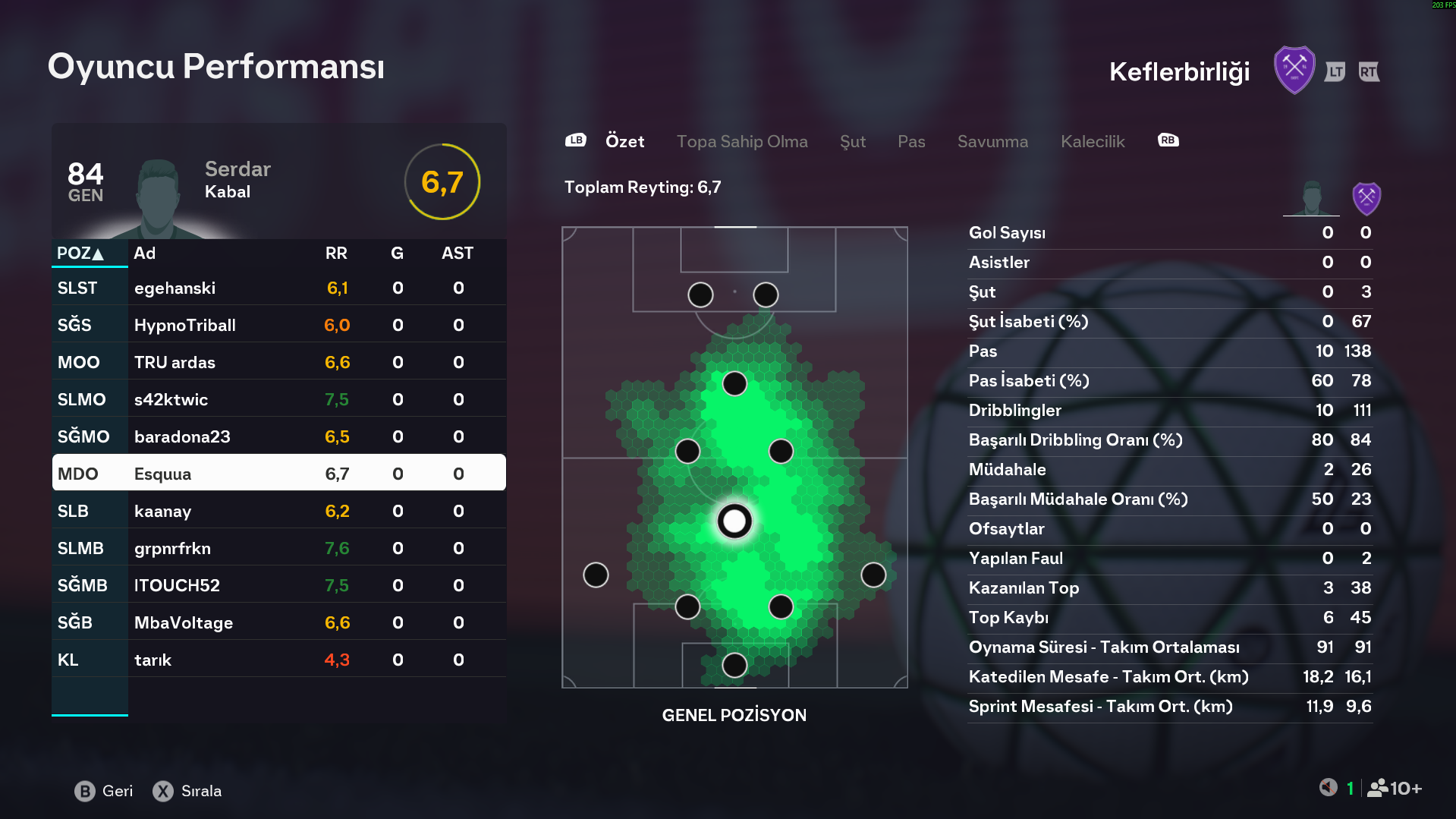Viewport: 1456px width, 819px height.
Task: Open the Savunma tab
Action: (992, 141)
